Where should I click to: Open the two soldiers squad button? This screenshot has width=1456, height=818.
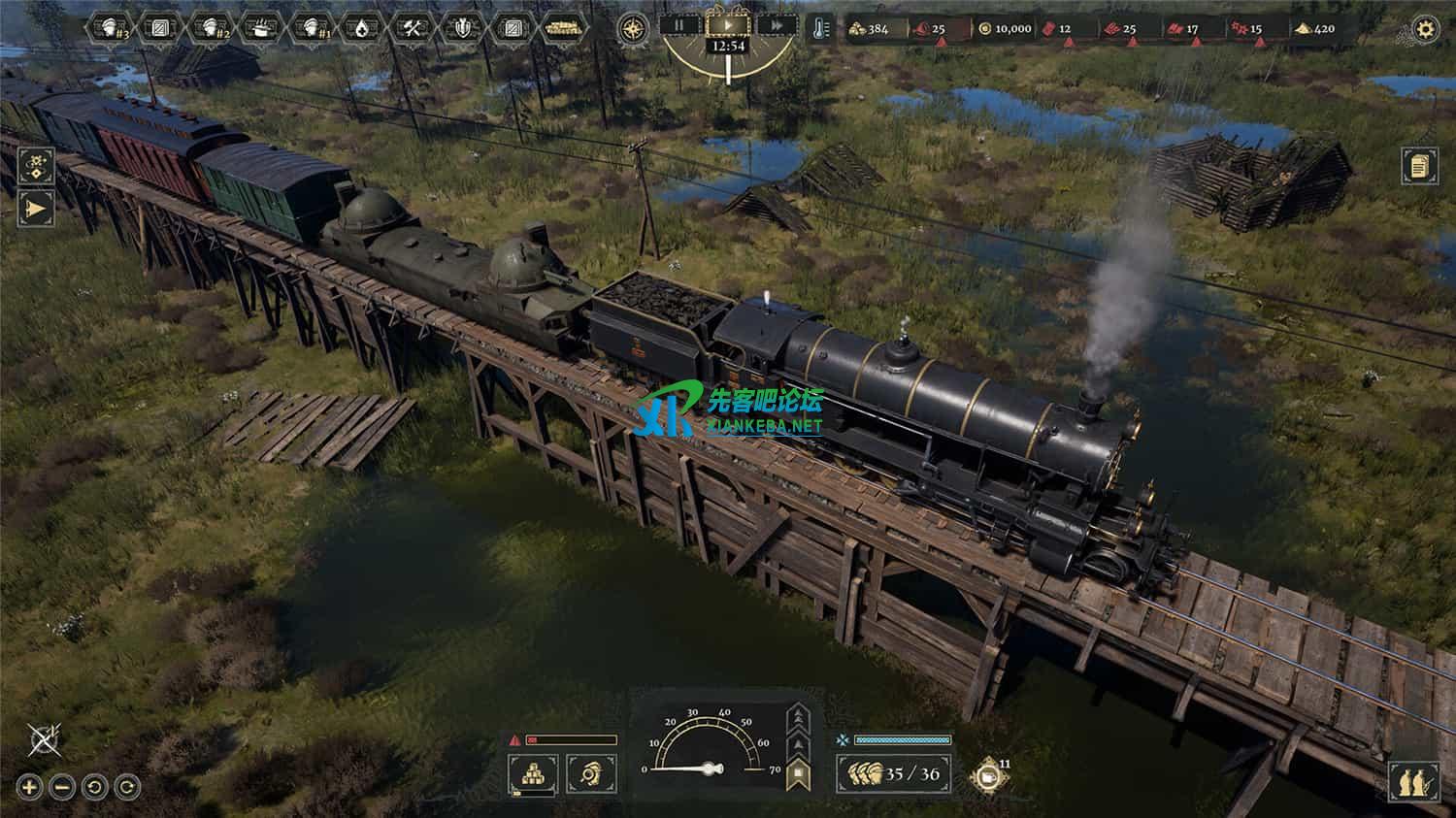click(1413, 782)
